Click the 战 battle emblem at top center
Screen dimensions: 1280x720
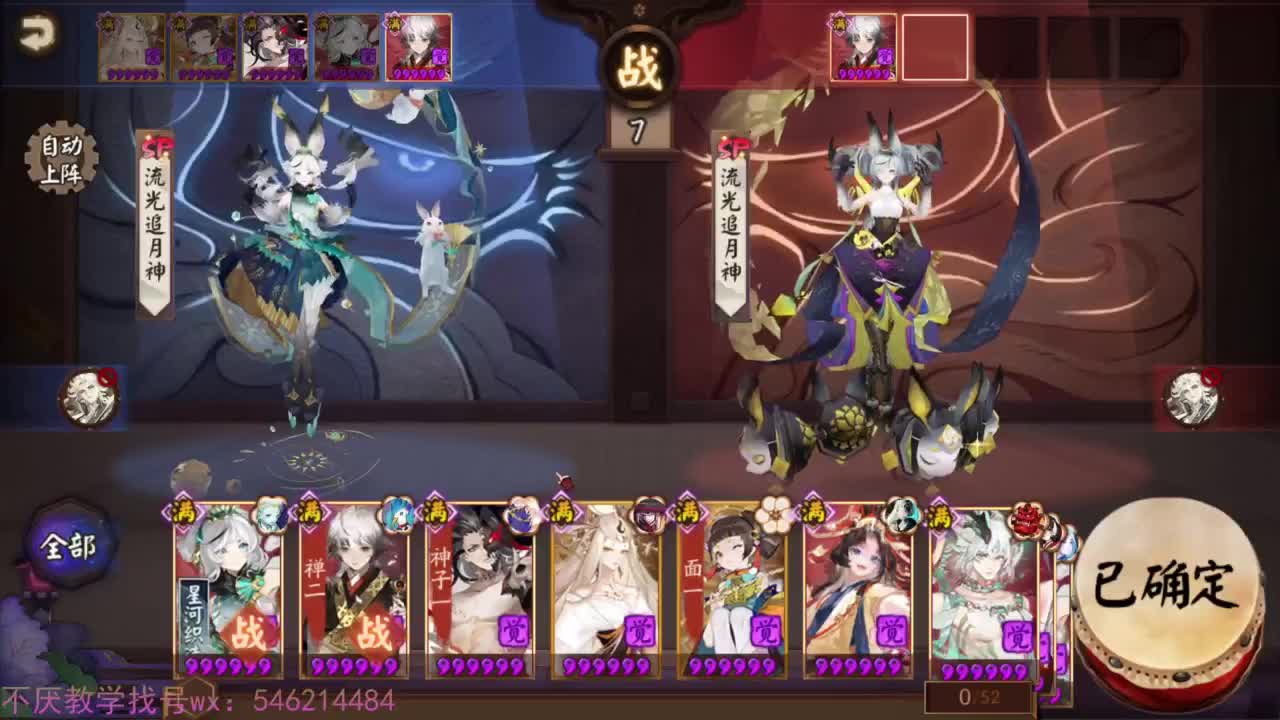640,62
